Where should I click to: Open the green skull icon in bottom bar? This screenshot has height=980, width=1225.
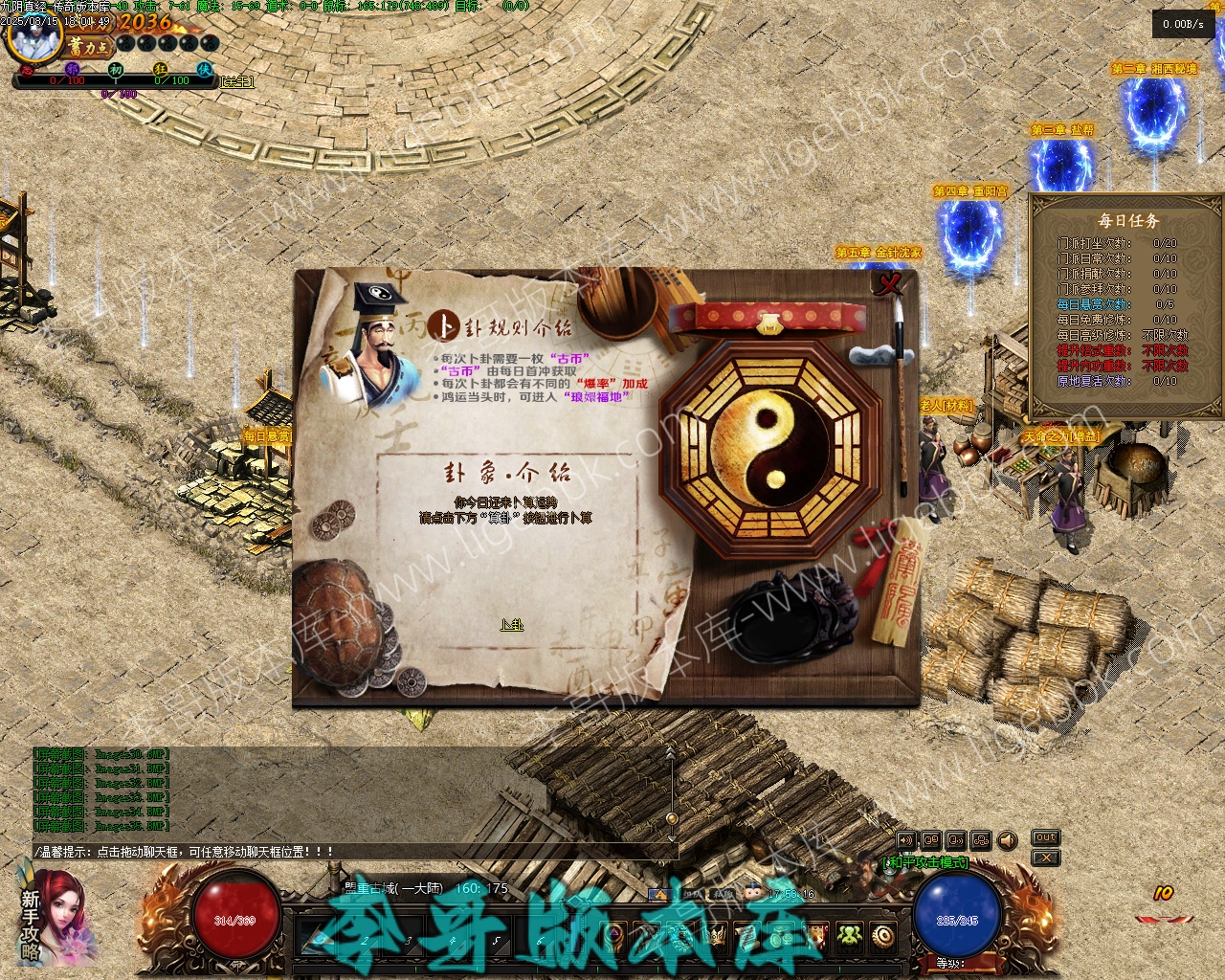[x=849, y=935]
